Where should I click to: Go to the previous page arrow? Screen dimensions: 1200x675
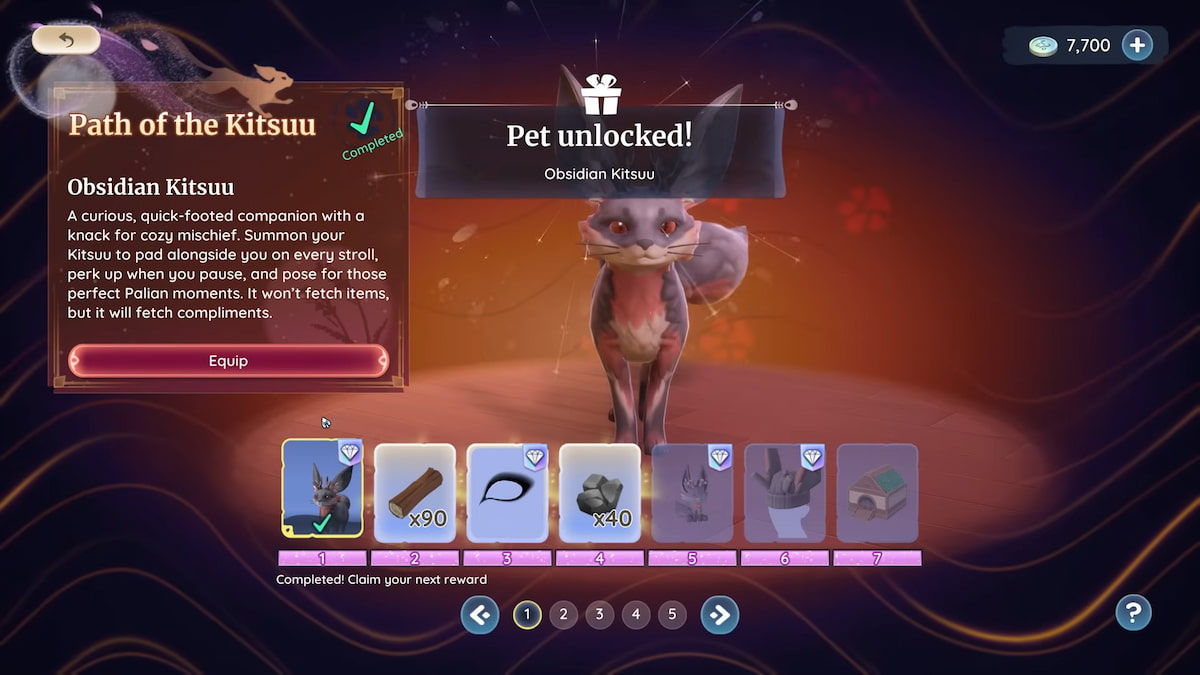click(480, 615)
